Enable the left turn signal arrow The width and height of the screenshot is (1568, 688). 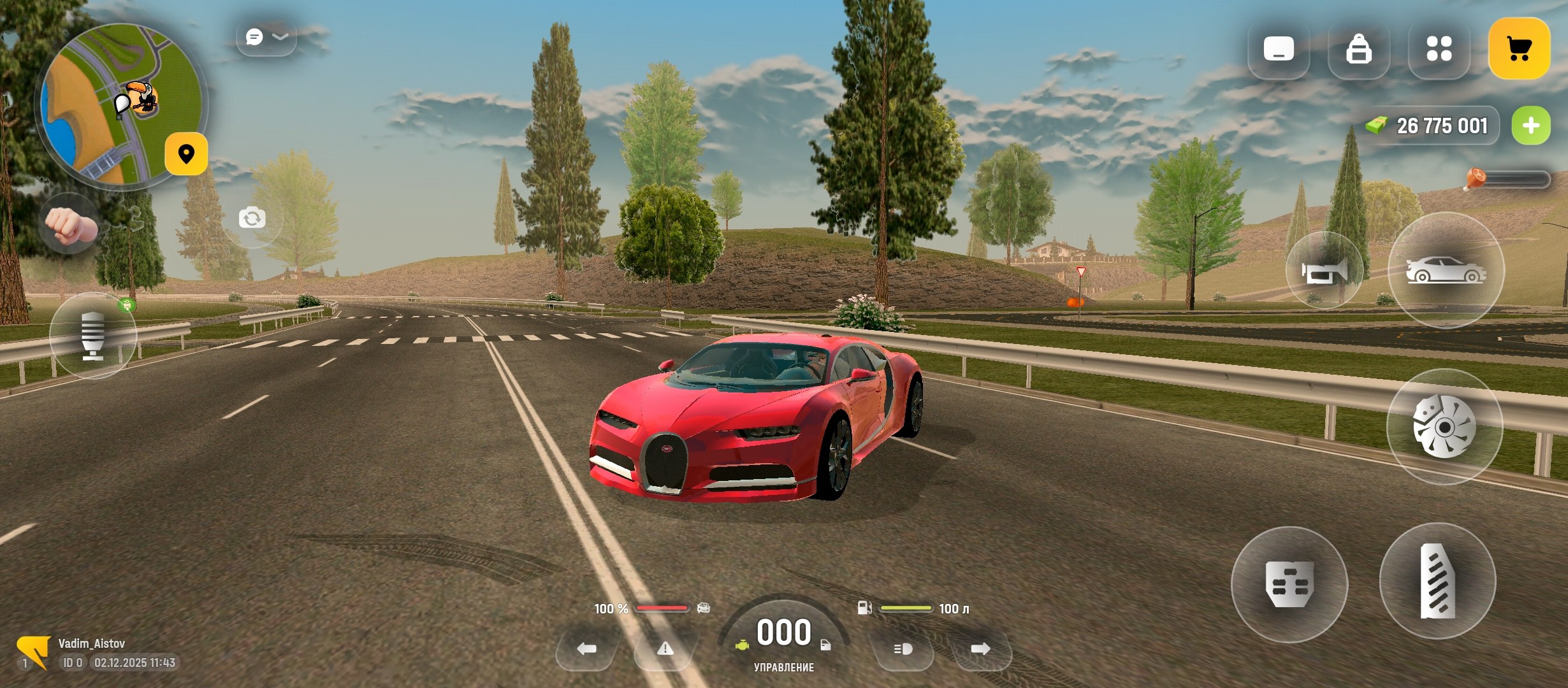[586, 650]
